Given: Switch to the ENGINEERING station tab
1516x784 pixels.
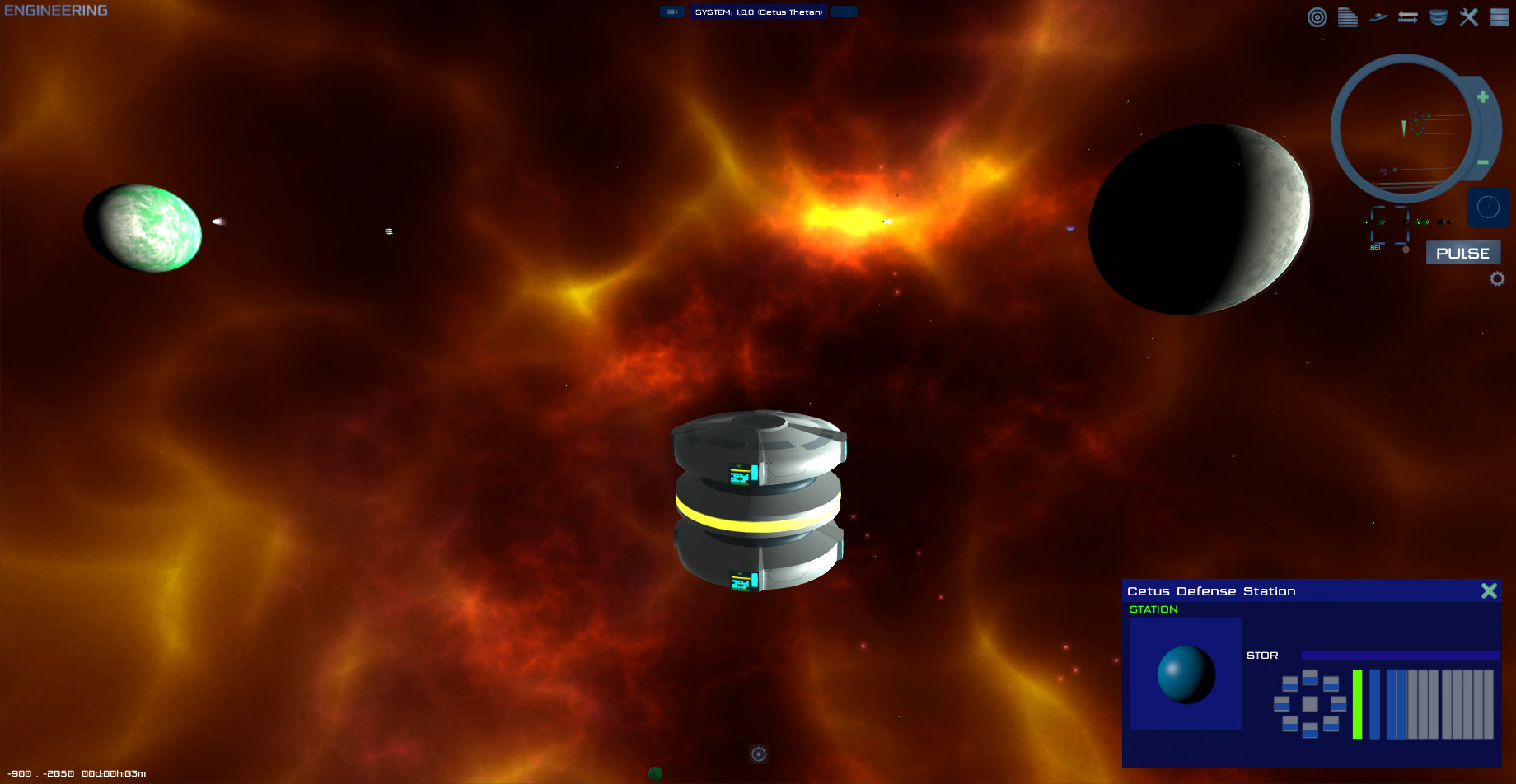Looking at the screenshot, I should 55,10.
